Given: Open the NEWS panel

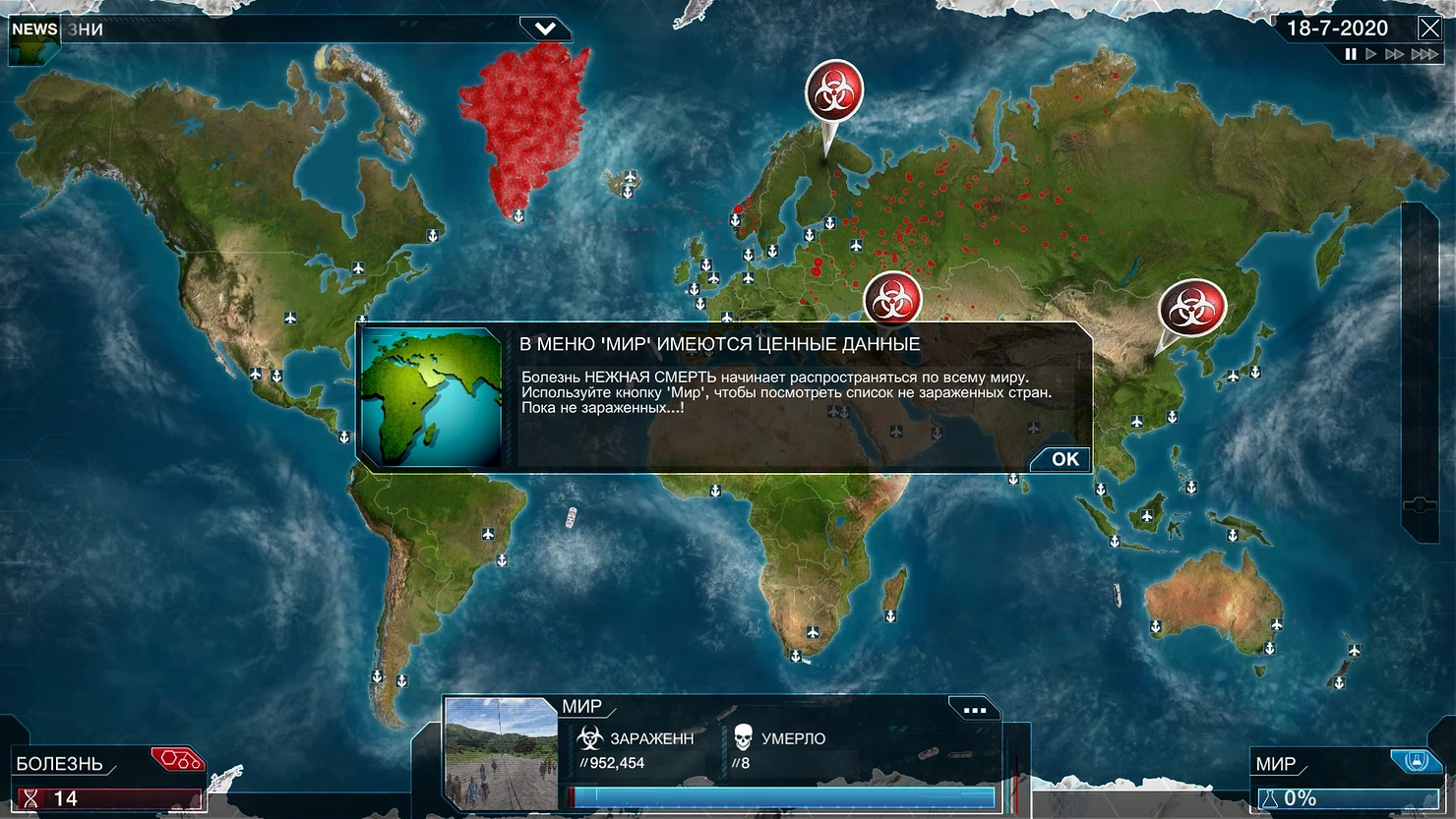Looking at the screenshot, I should [34, 29].
